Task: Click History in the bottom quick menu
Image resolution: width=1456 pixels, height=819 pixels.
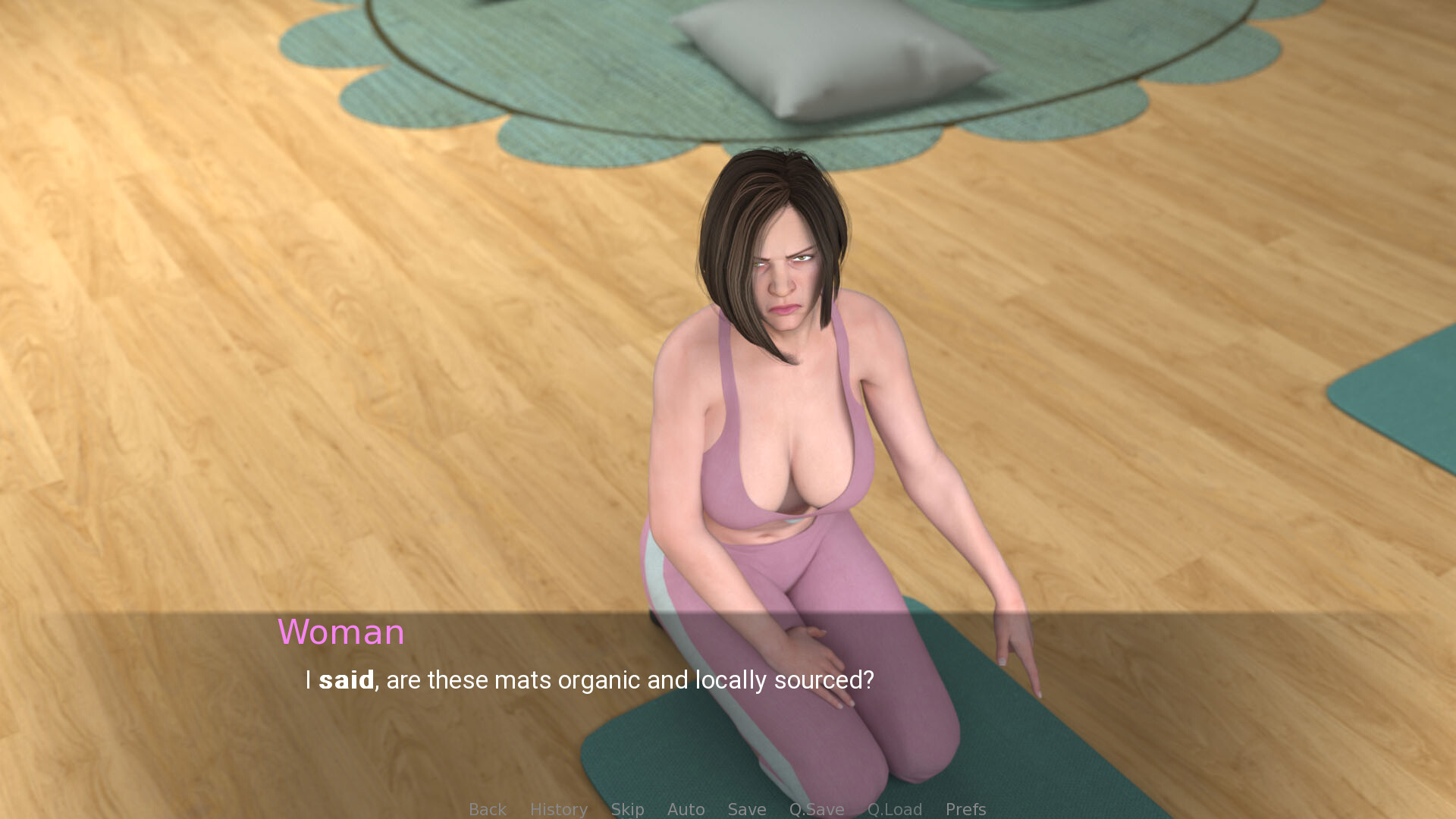Action: [558, 808]
